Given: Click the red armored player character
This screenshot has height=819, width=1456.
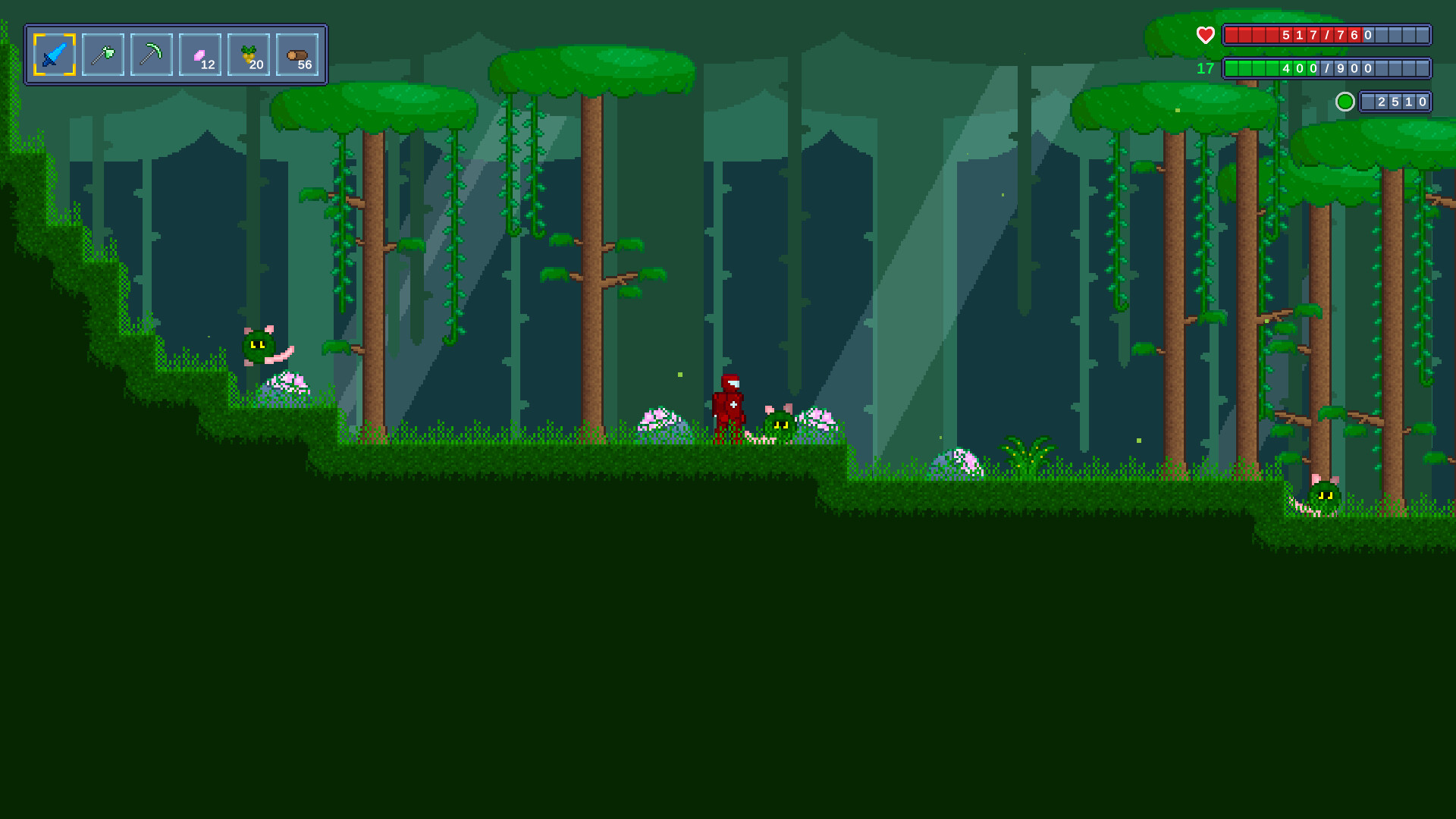Looking at the screenshot, I should 730,406.
